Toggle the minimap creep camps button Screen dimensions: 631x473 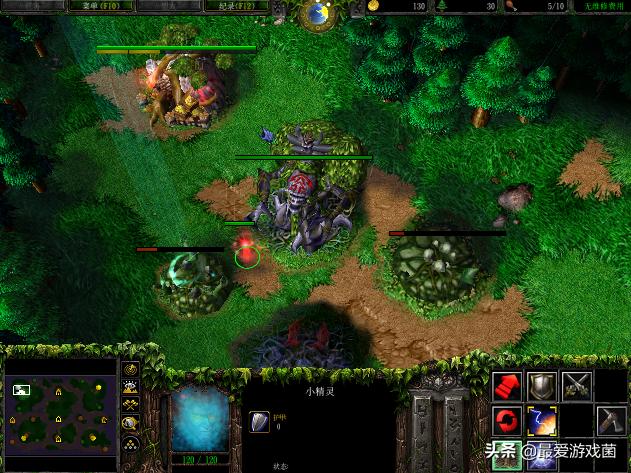point(131,421)
